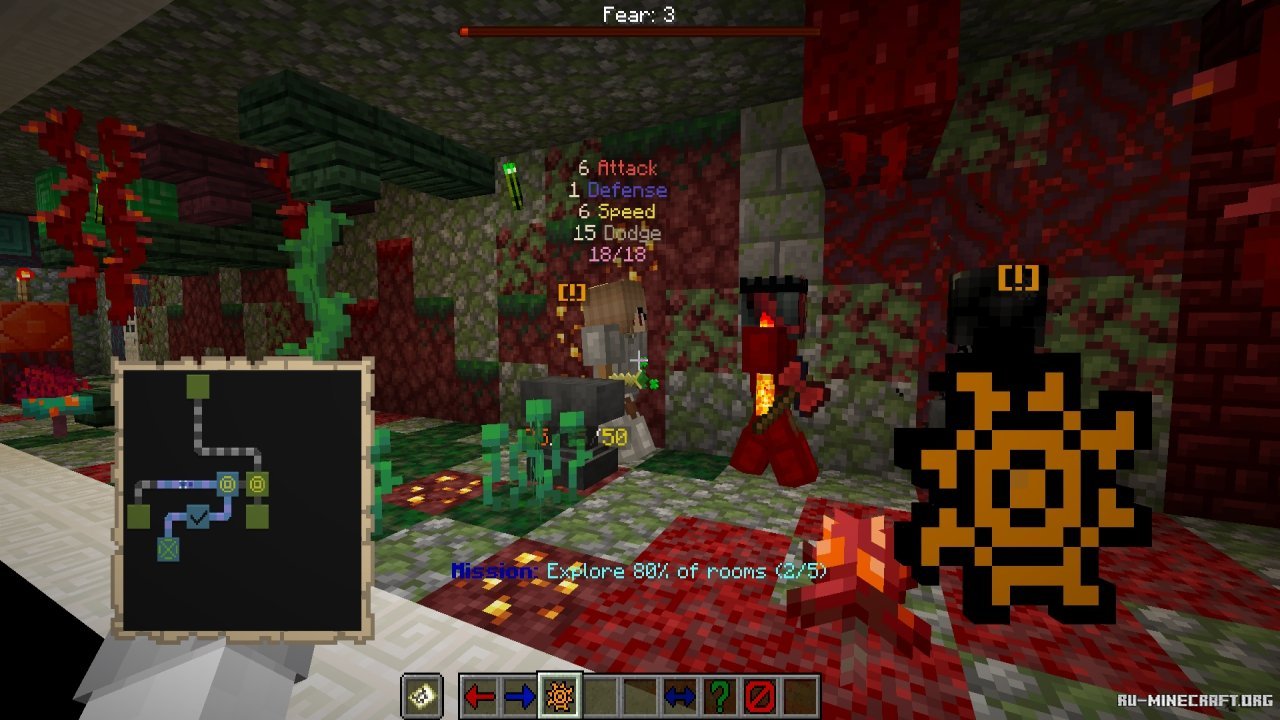Image resolution: width=1280 pixels, height=720 pixels.
Task: Open the green question mark item
Action: [720, 696]
